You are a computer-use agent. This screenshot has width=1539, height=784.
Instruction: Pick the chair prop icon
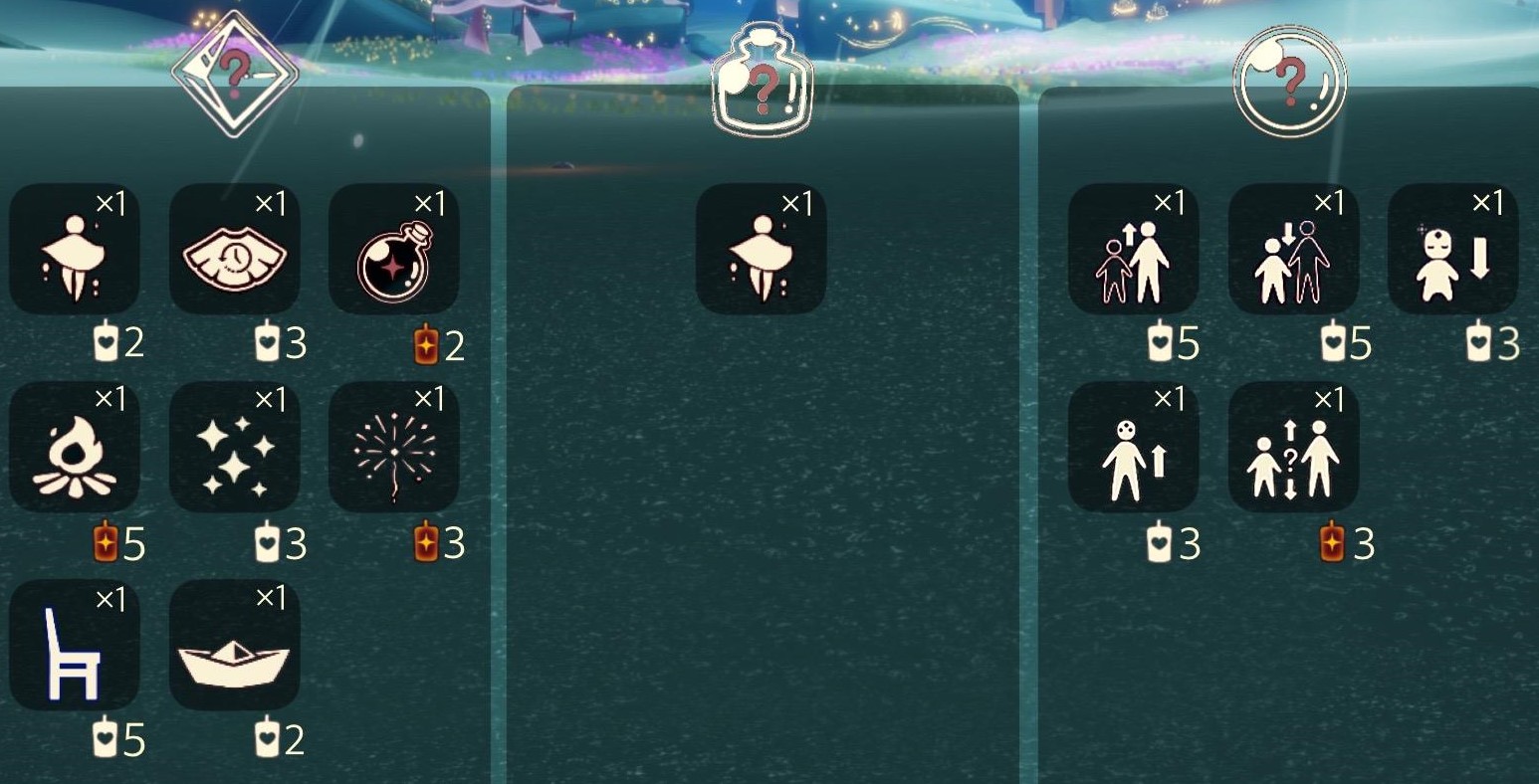click(75, 645)
